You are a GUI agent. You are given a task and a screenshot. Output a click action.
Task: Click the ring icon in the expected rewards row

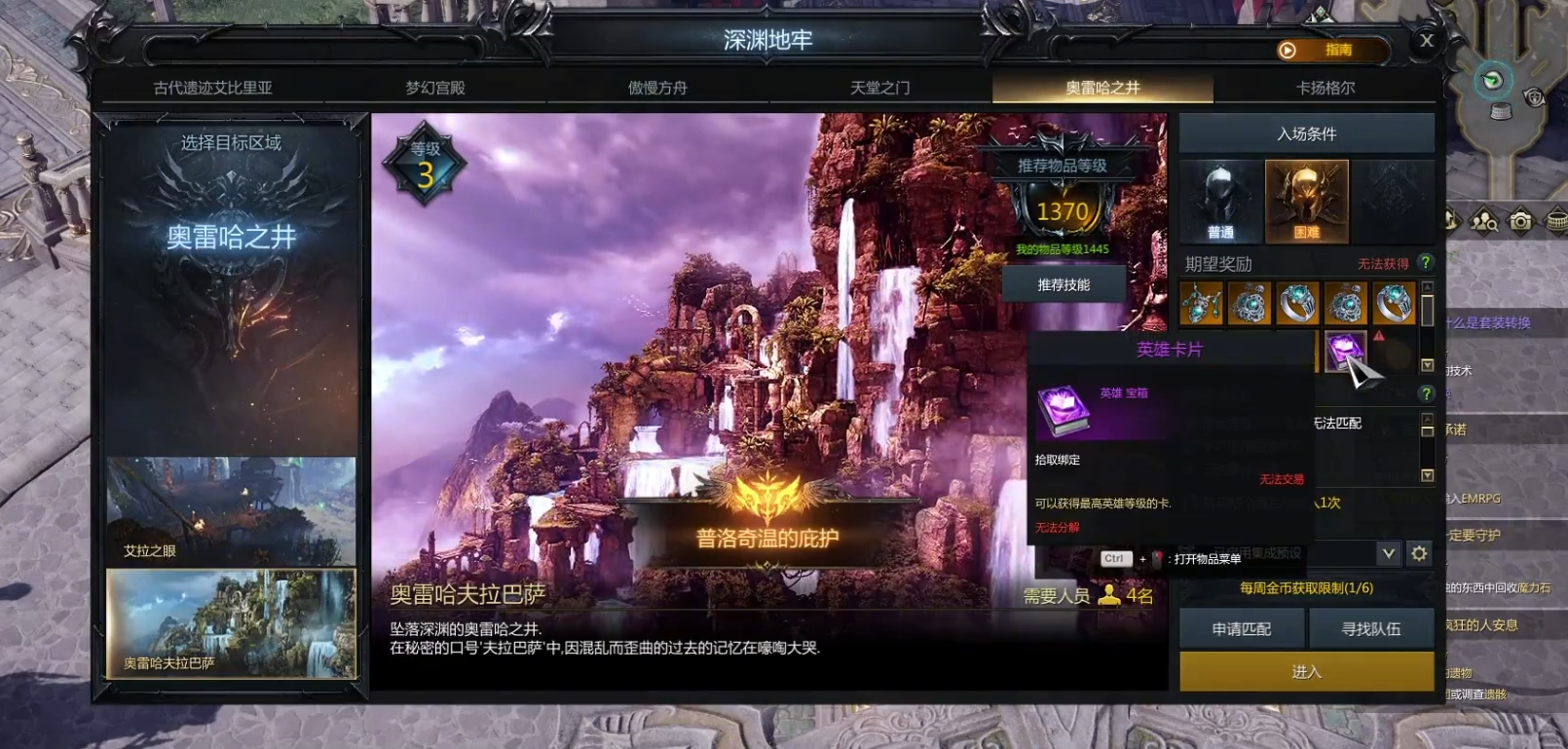pos(1297,302)
